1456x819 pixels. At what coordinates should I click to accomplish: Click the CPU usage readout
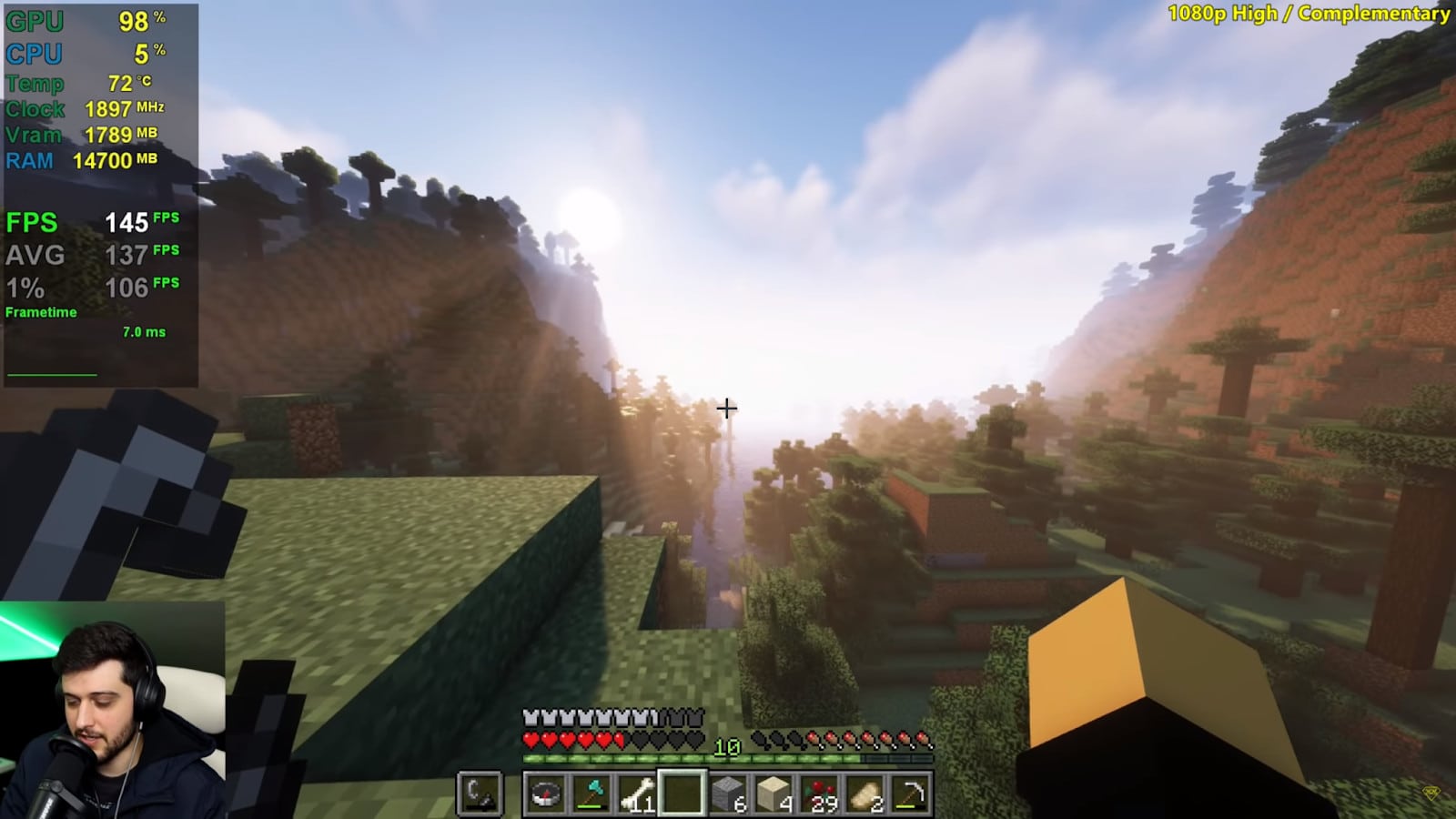click(86, 54)
